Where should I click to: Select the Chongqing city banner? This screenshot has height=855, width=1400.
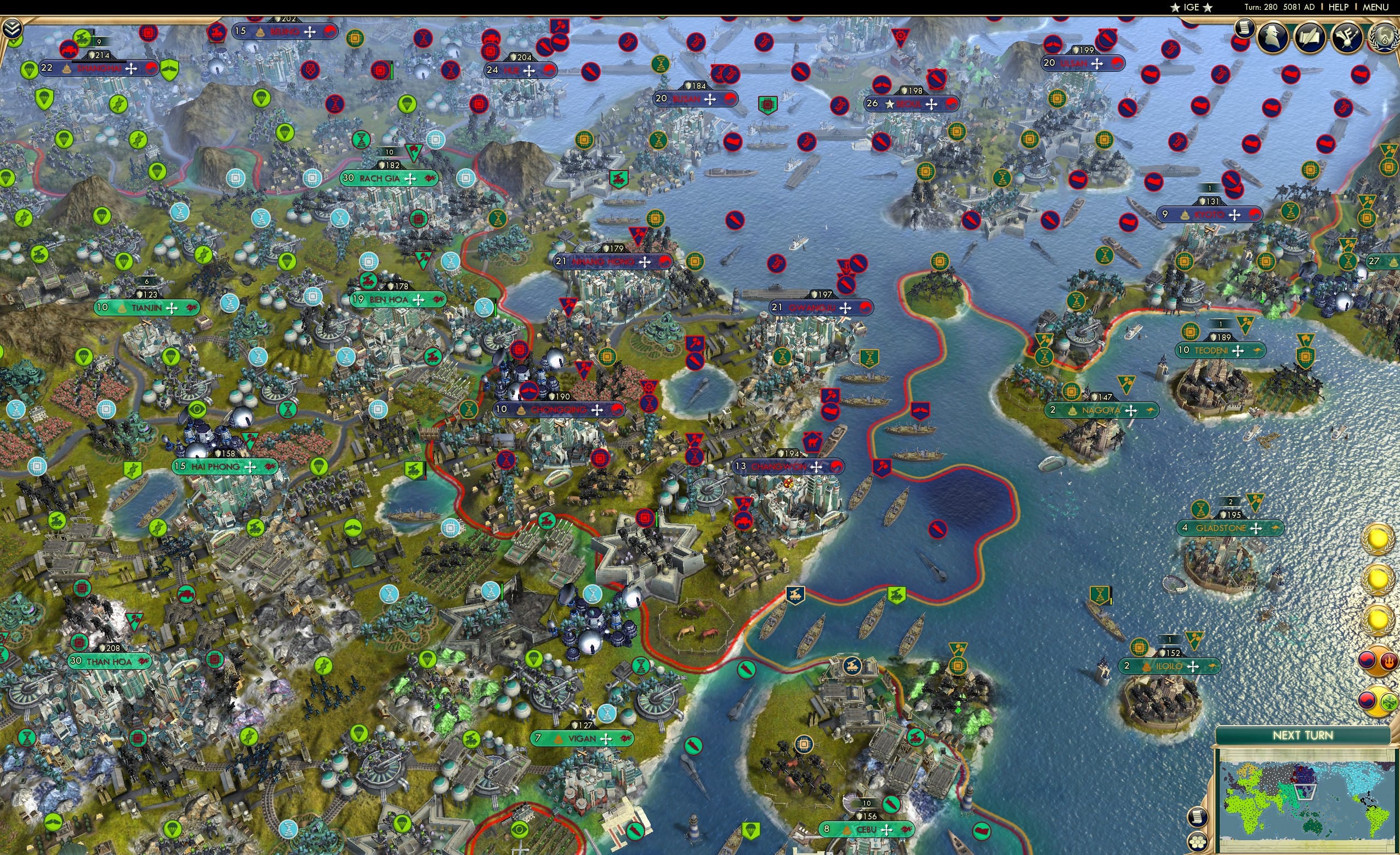(557, 409)
